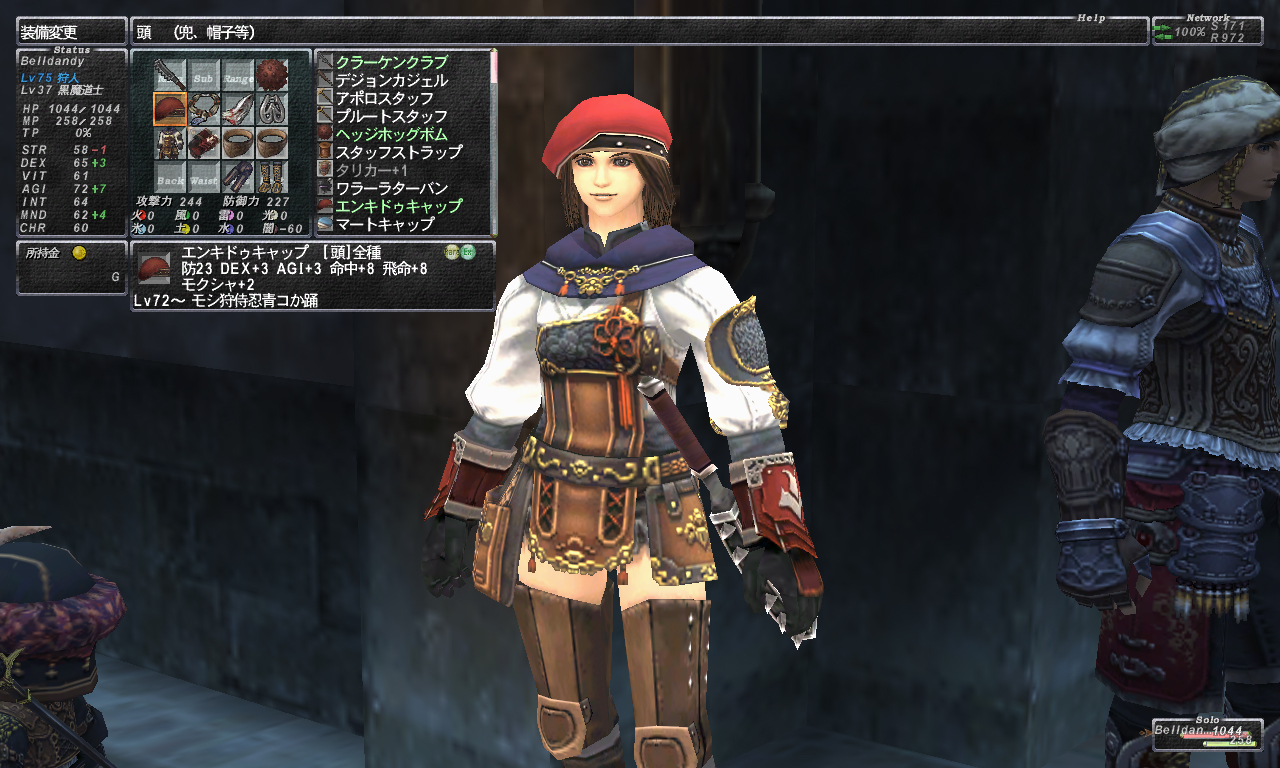Select the main weapon club slot
The width and height of the screenshot is (1280, 768).
pos(170,74)
